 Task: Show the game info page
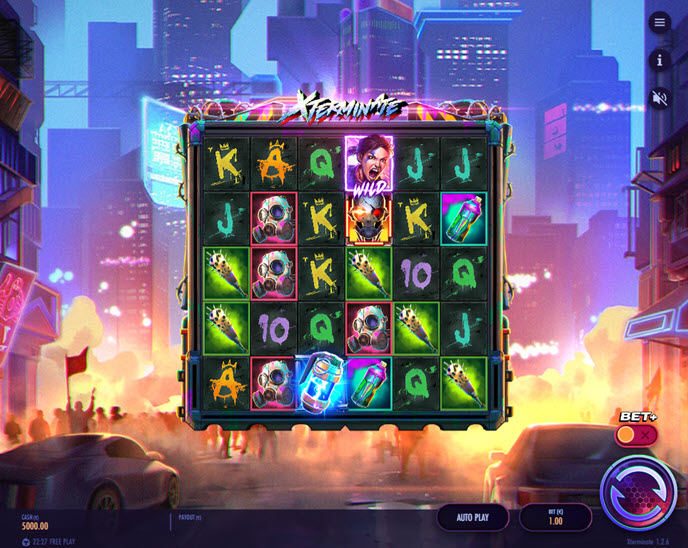[x=659, y=60]
